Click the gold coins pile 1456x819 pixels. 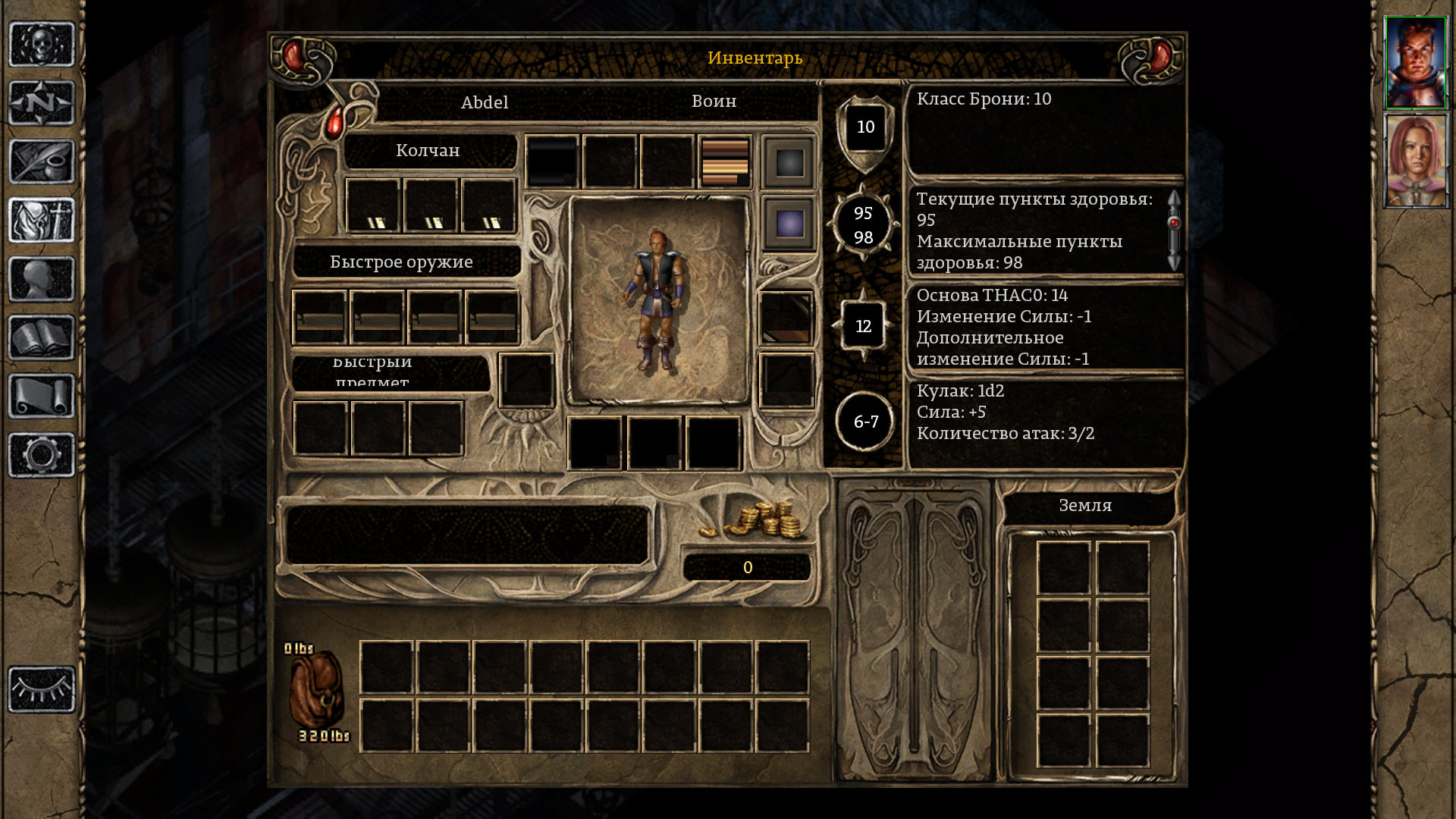point(758,520)
